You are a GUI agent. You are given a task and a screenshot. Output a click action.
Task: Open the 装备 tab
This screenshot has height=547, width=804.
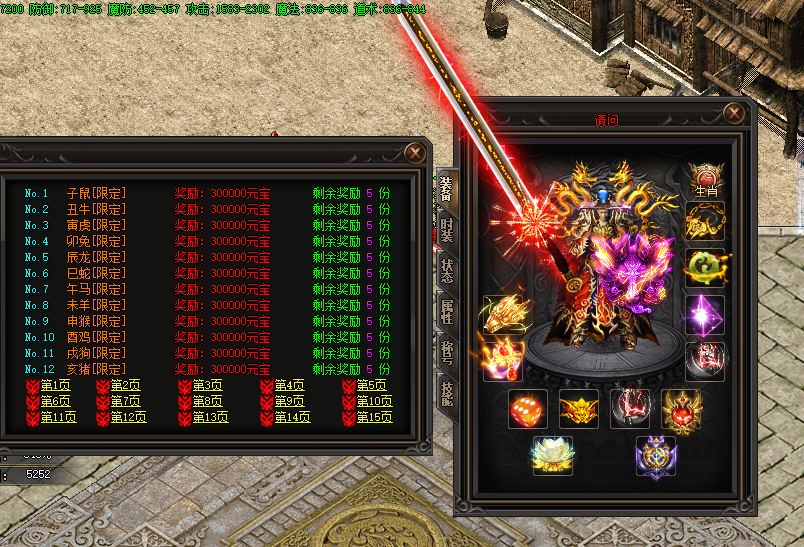click(x=446, y=188)
